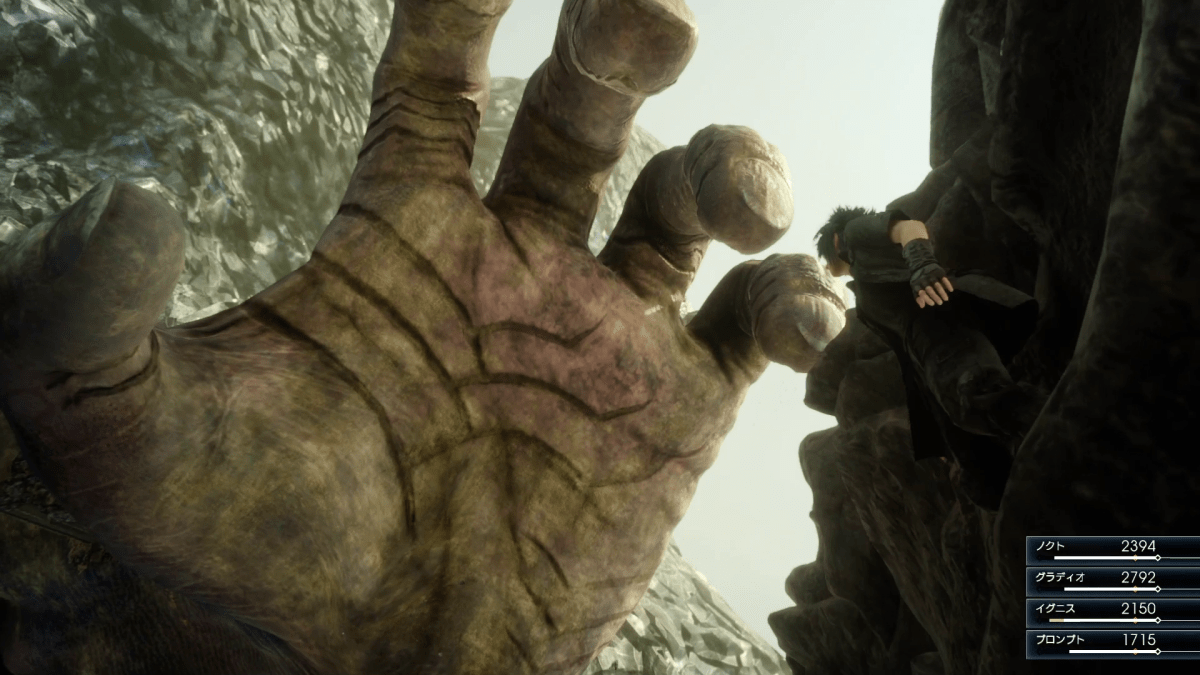Choose イグニス from the party panel
Image resolution: width=1200 pixels, height=675 pixels.
coord(1112,611)
